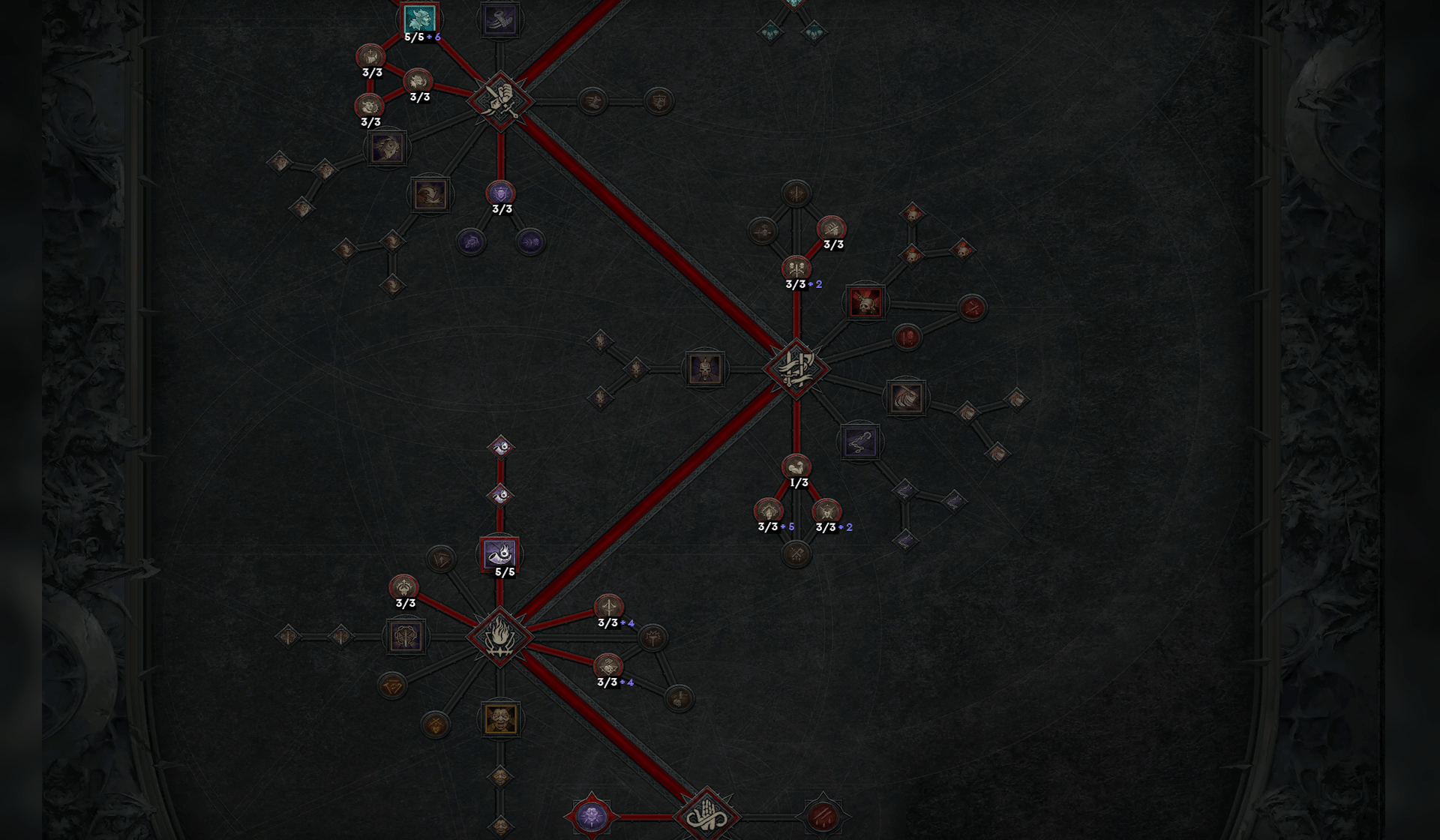Image resolution: width=1440 pixels, height=840 pixels.
Task: Select the purple shield passive node at 3/3
Action: [x=500, y=193]
